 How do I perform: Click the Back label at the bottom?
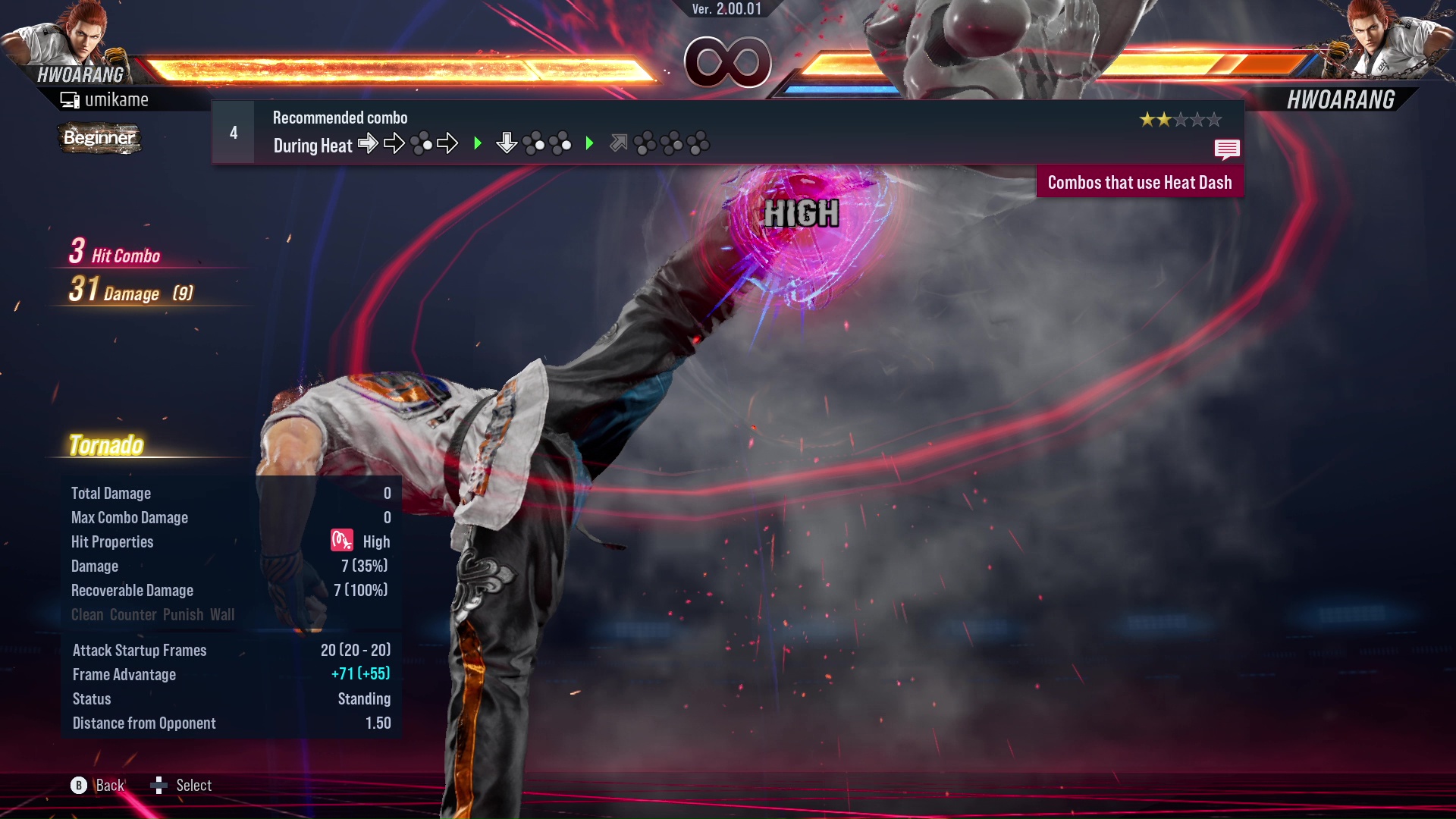(x=110, y=786)
